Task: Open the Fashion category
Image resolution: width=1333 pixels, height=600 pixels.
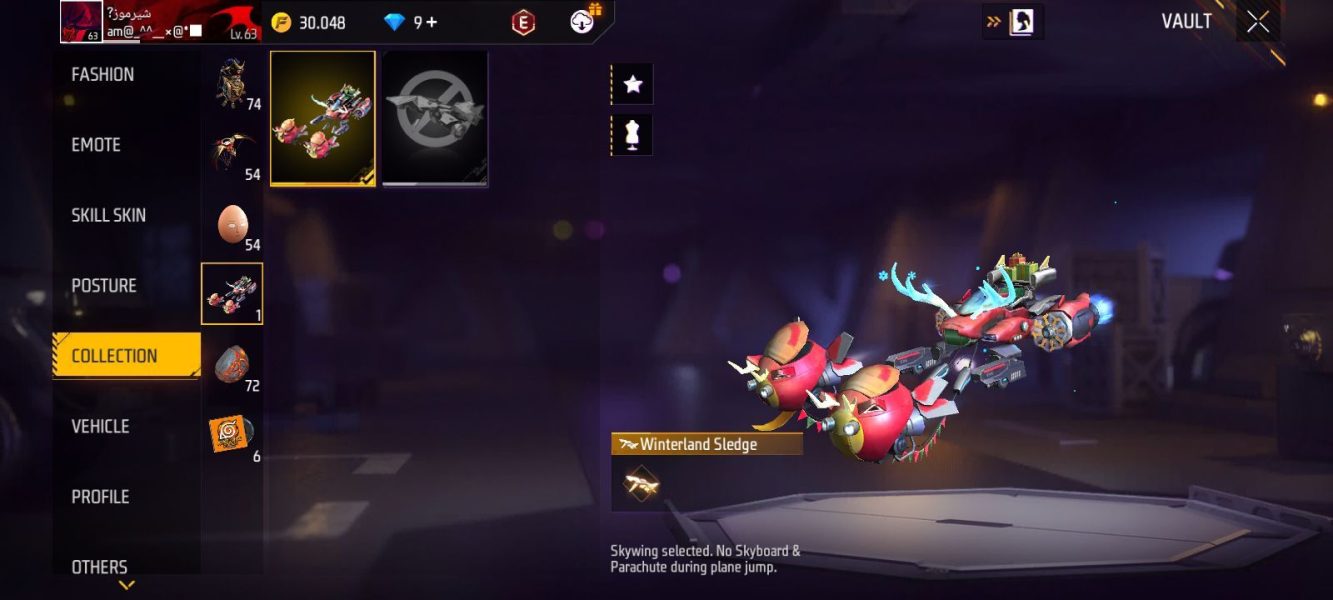Action: click(x=103, y=75)
